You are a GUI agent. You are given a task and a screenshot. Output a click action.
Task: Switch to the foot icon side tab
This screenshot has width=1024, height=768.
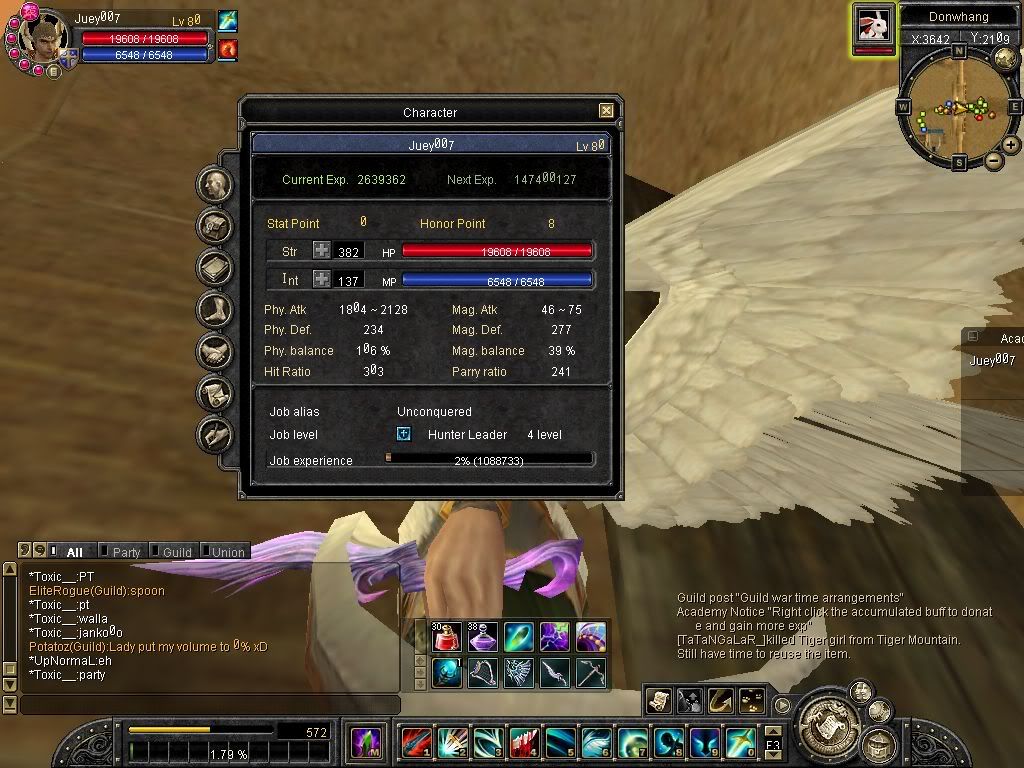pyautogui.click(x=215, y=310)
